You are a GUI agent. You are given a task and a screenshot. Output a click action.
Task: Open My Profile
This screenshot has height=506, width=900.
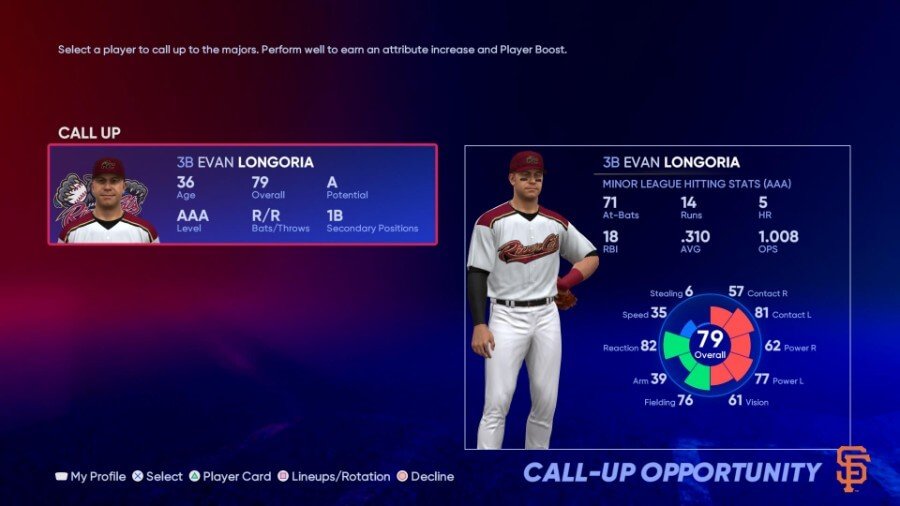[x=91, y=477]
